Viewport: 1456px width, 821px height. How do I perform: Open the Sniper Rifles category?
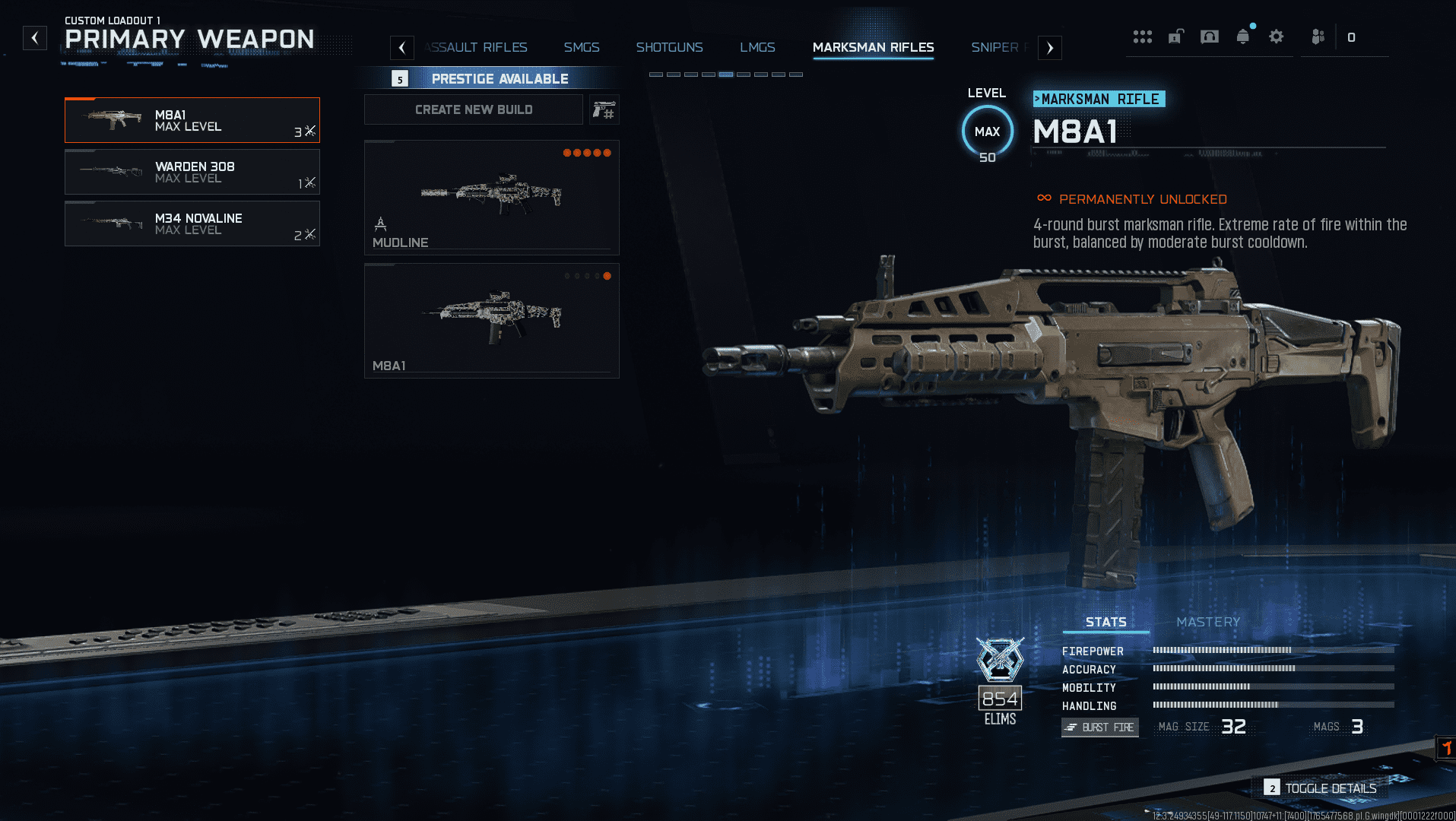[996, 47]
